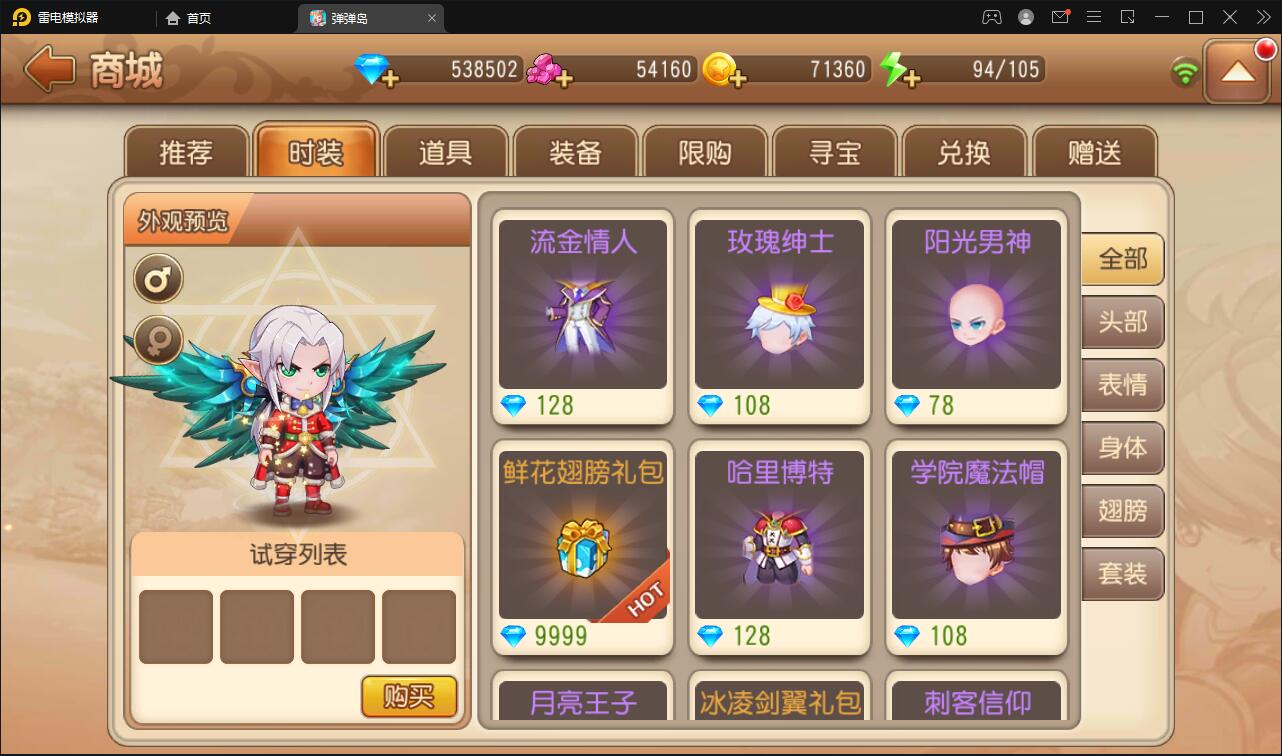
Task: Expand more options via the titlebar double chevron
Action: [1263, 17]
